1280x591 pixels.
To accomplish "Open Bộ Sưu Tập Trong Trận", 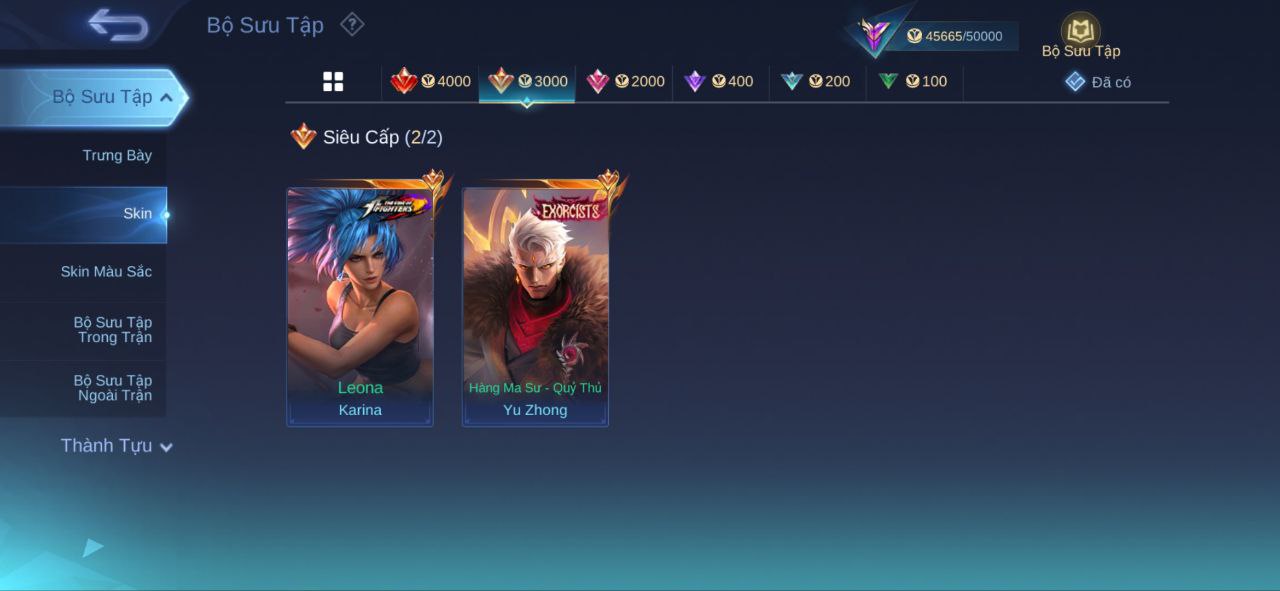I will [x=113, y=330].
